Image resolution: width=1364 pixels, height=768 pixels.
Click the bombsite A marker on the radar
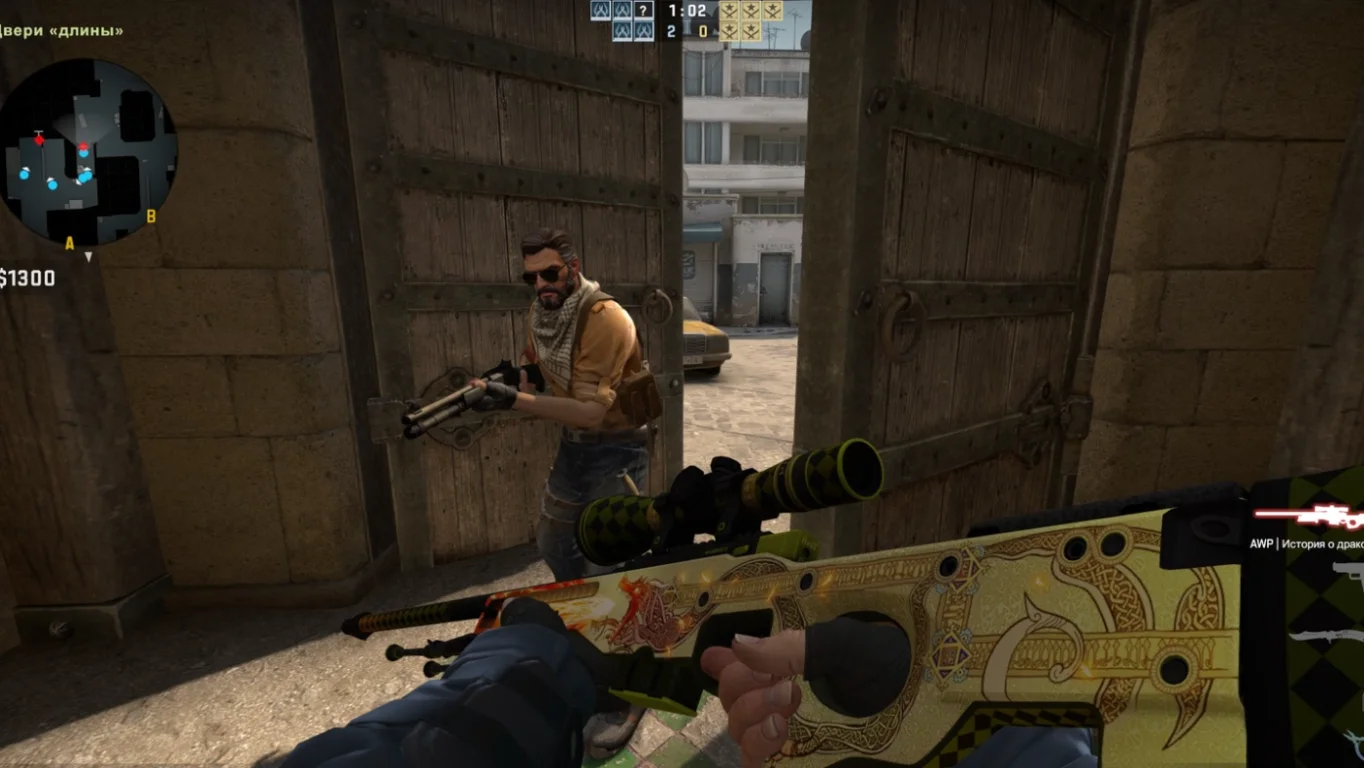pyautogui.click(x=69, y=242)
